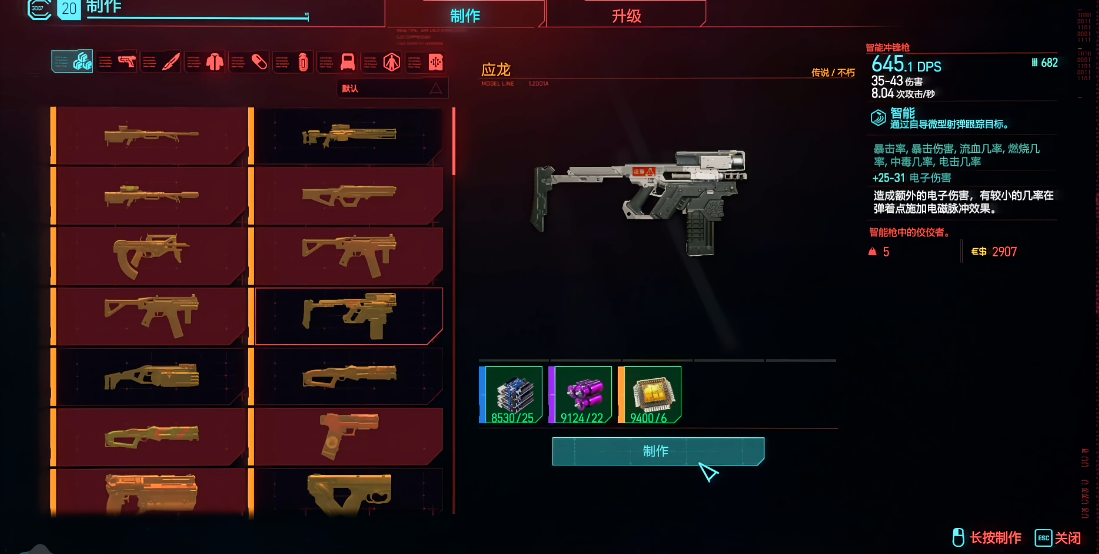
Task: Switch to the 升级 upgrade tab
Action: 626,15
